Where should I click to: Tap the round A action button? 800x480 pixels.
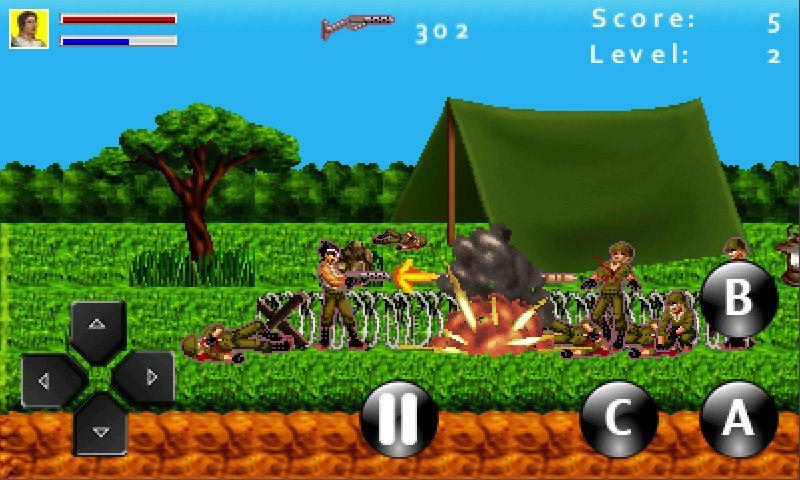[x=738, y=419]
